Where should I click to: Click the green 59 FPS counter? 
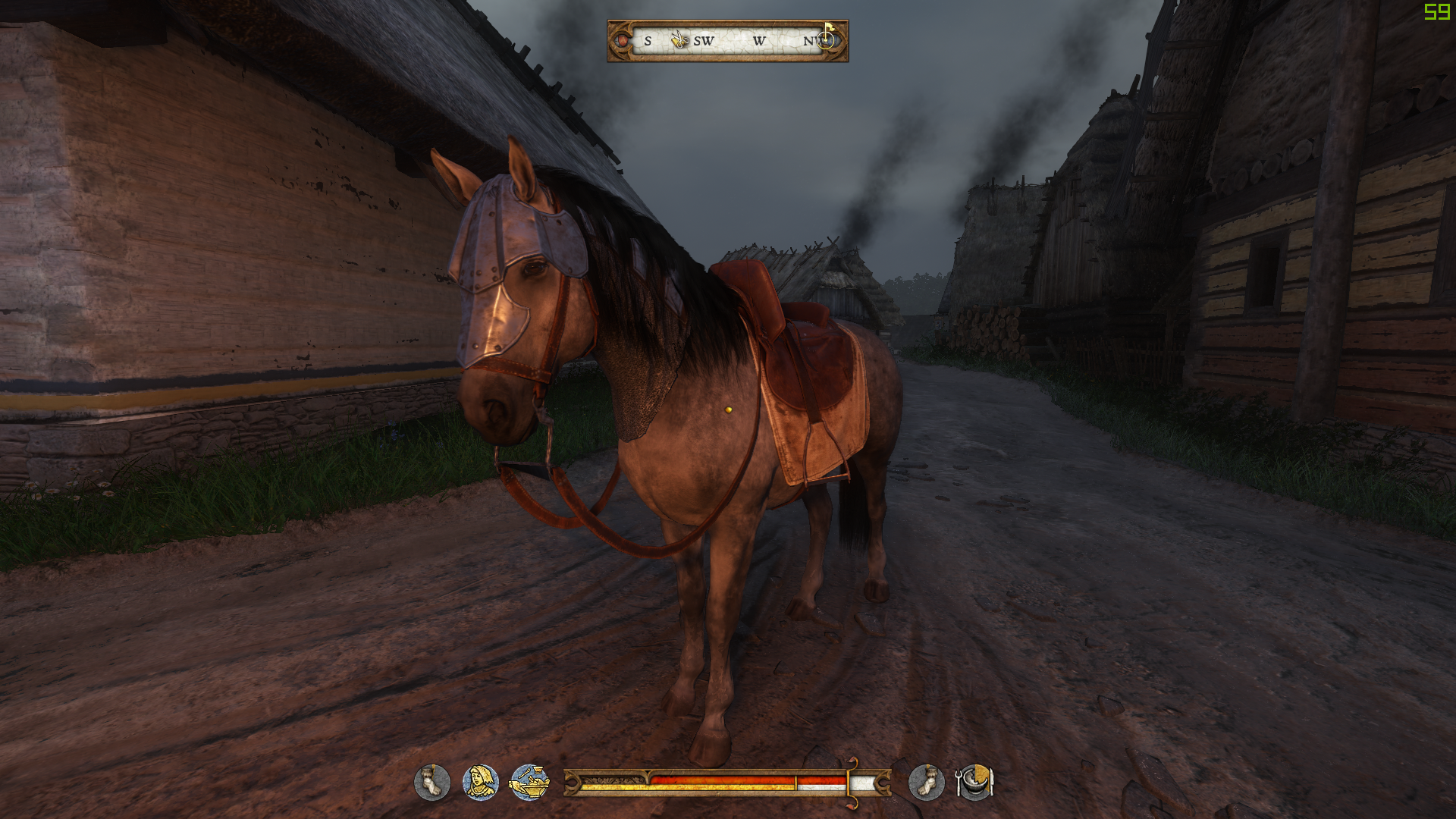pyautogui.click(x=1439, y=12)
